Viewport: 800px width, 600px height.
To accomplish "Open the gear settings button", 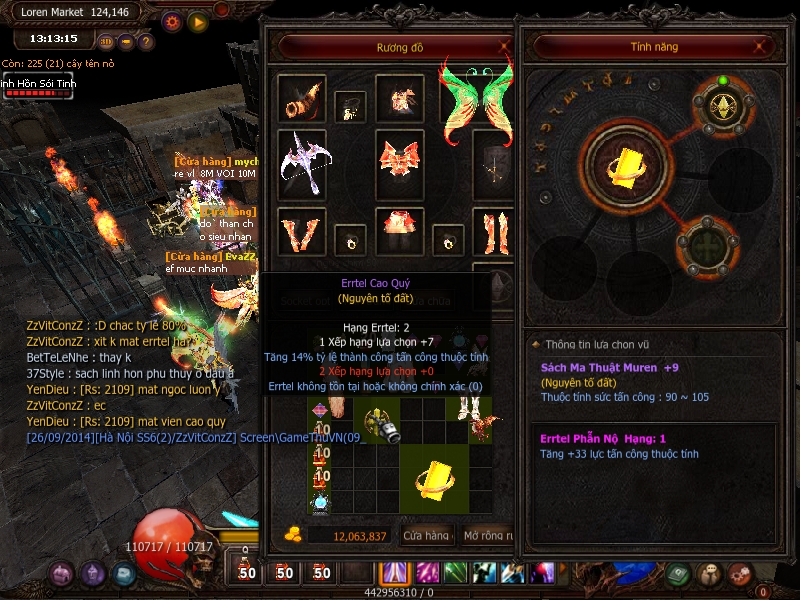I will click(172, 21).
